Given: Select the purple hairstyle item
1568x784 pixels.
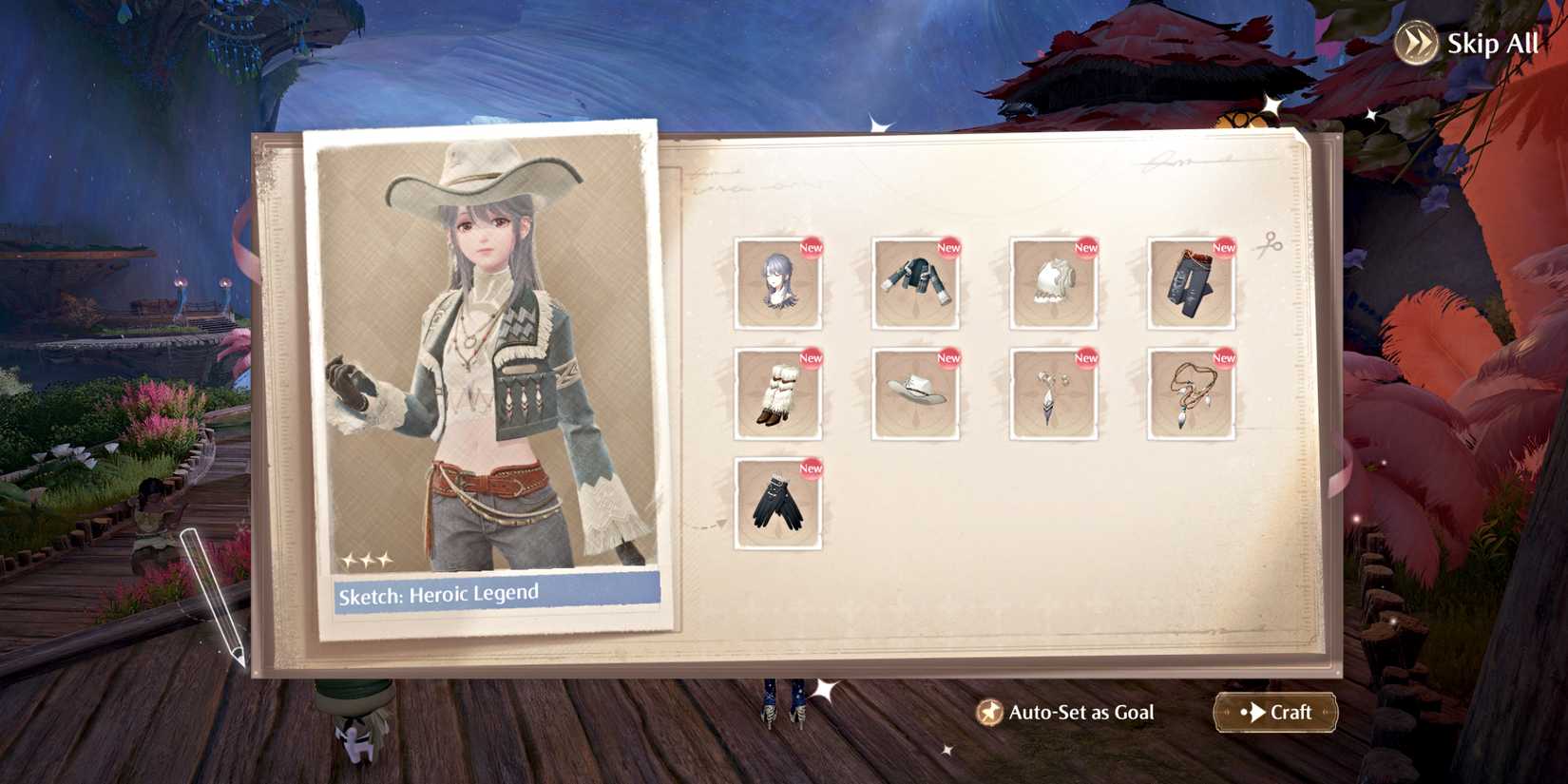Looking at the screenshot, I should (x=777, y=283).
